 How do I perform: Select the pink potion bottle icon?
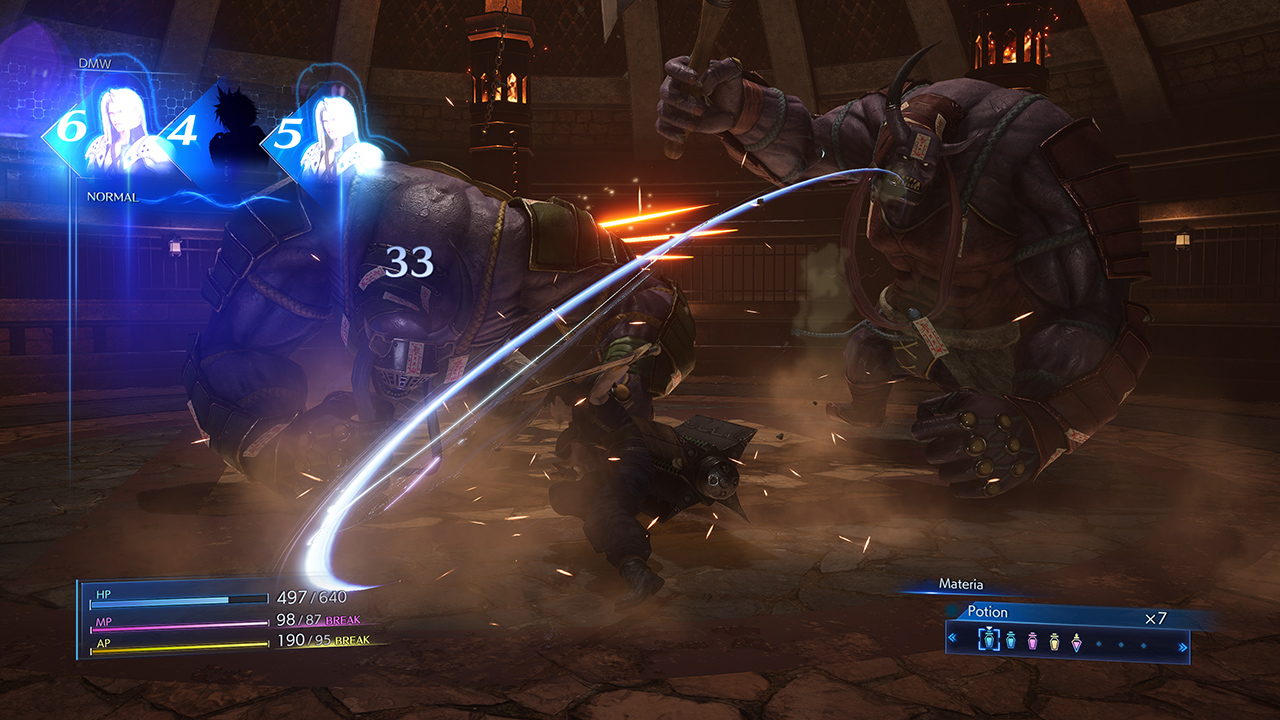[1033, 642]
